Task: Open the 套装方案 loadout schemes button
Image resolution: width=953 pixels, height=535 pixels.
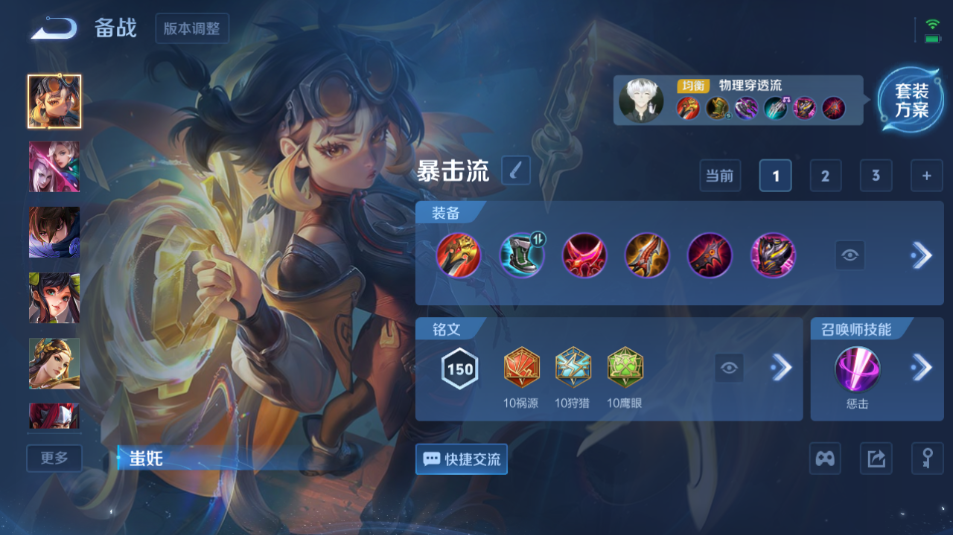Action: (910, 100)
